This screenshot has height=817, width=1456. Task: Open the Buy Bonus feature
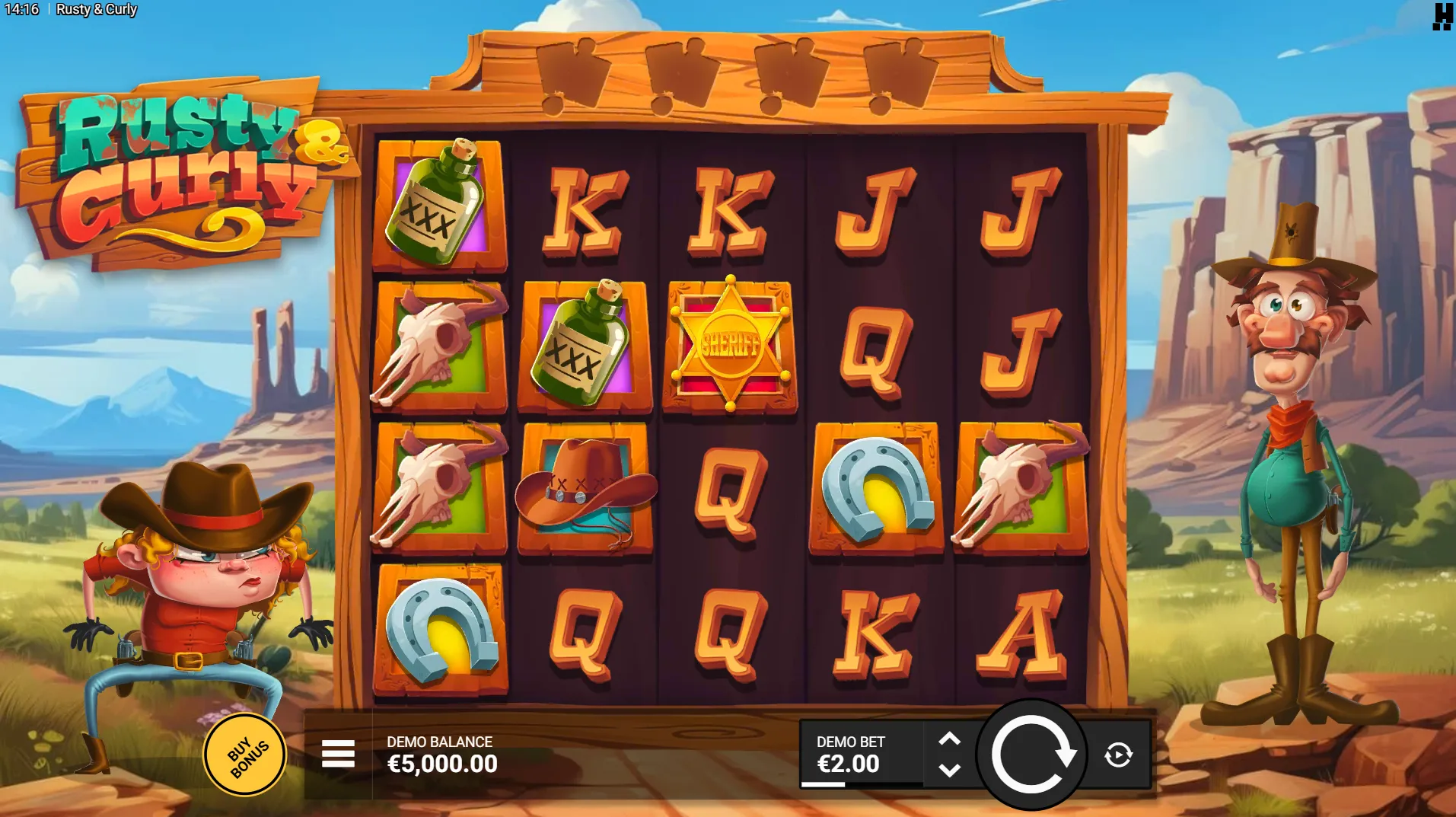point(245,755)
